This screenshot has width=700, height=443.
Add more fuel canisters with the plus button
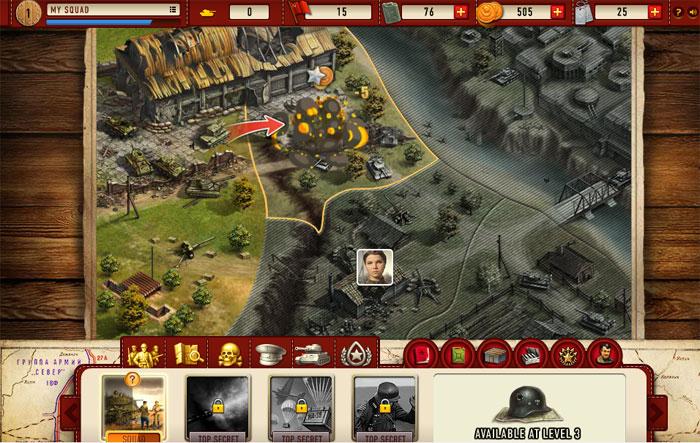[x=460, y=12]
